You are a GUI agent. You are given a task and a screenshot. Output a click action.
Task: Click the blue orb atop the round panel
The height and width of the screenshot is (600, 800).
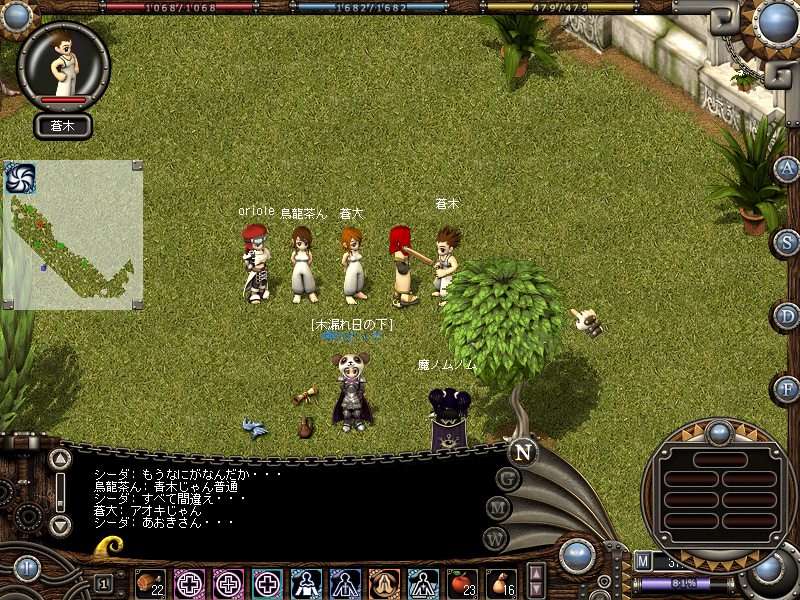717,433
